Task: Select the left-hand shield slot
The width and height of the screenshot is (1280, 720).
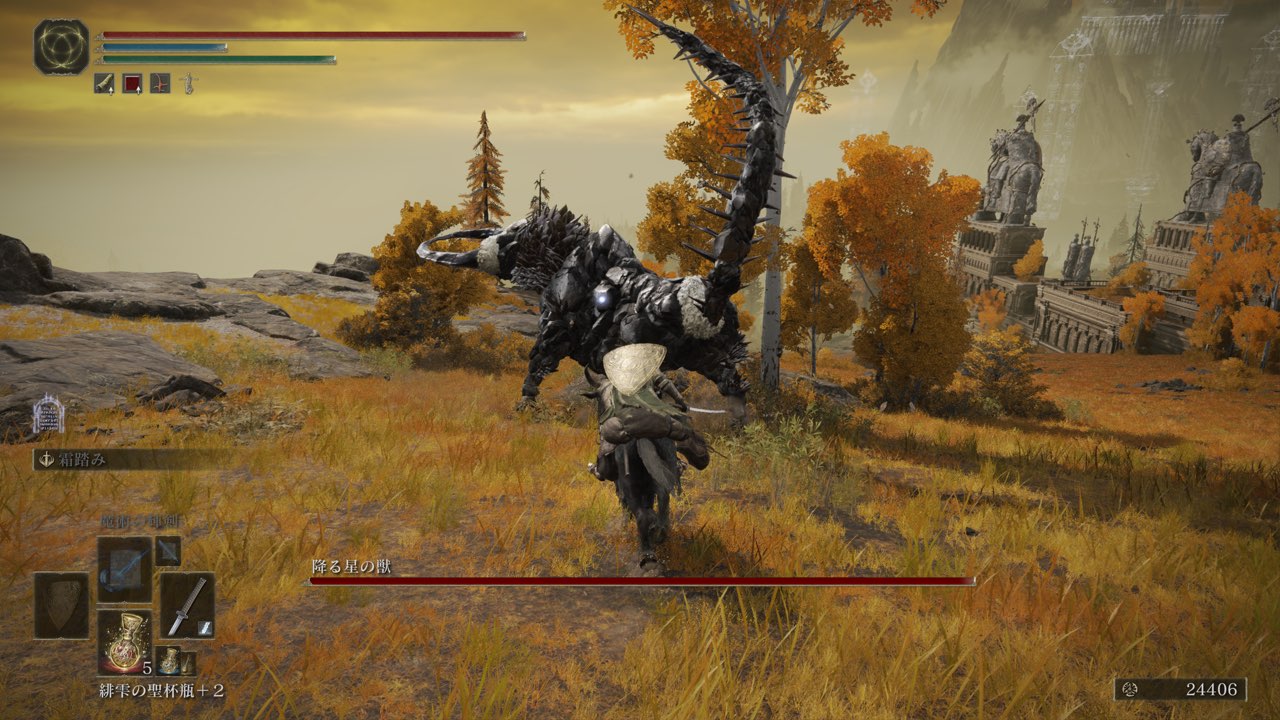Action: pyautogui.click(x=61, y=605)
